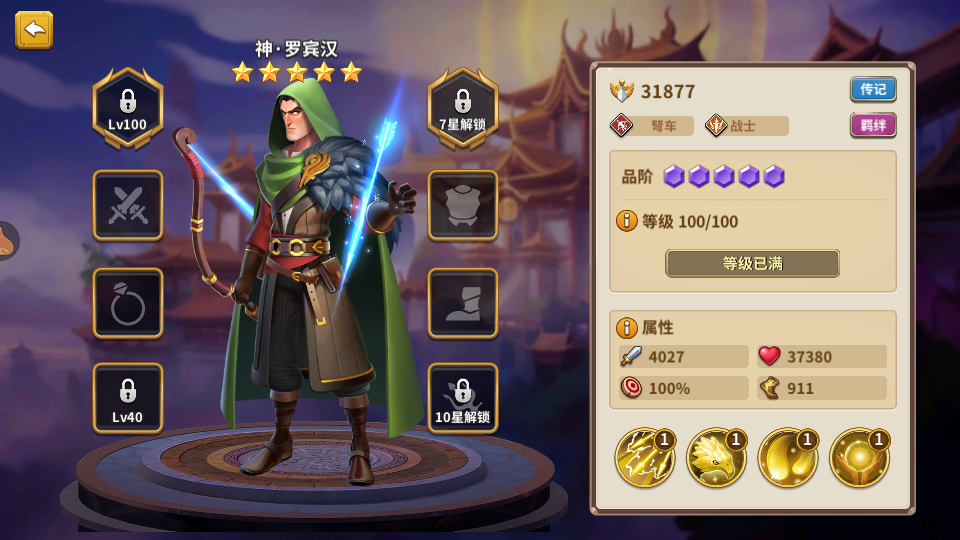Tap the locked 10星解锁 slot
The width and height of the screenshot is (960, 540).
463,398
